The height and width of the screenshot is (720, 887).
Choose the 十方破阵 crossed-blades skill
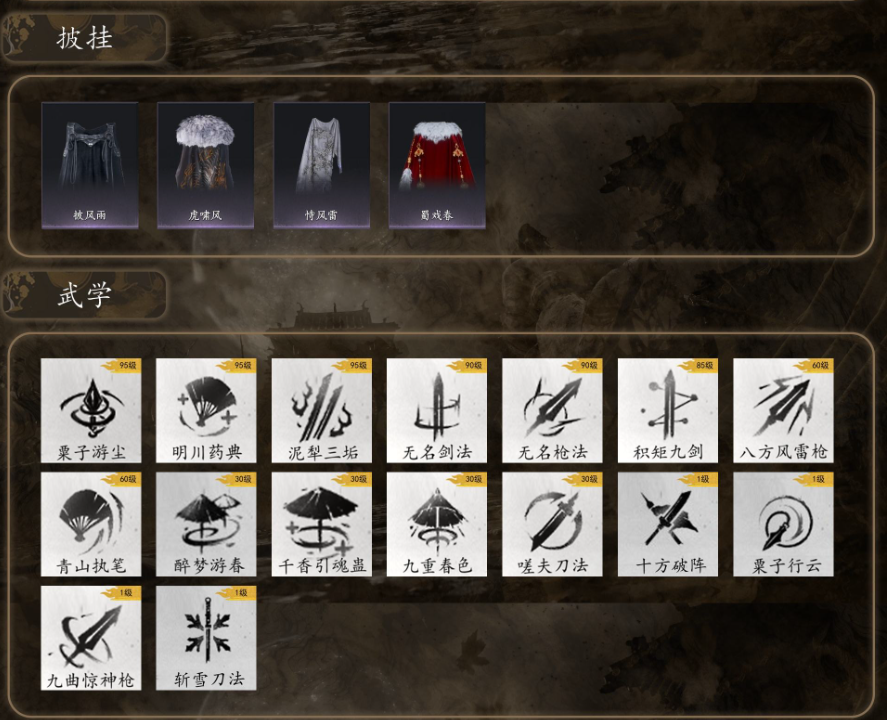668,525
